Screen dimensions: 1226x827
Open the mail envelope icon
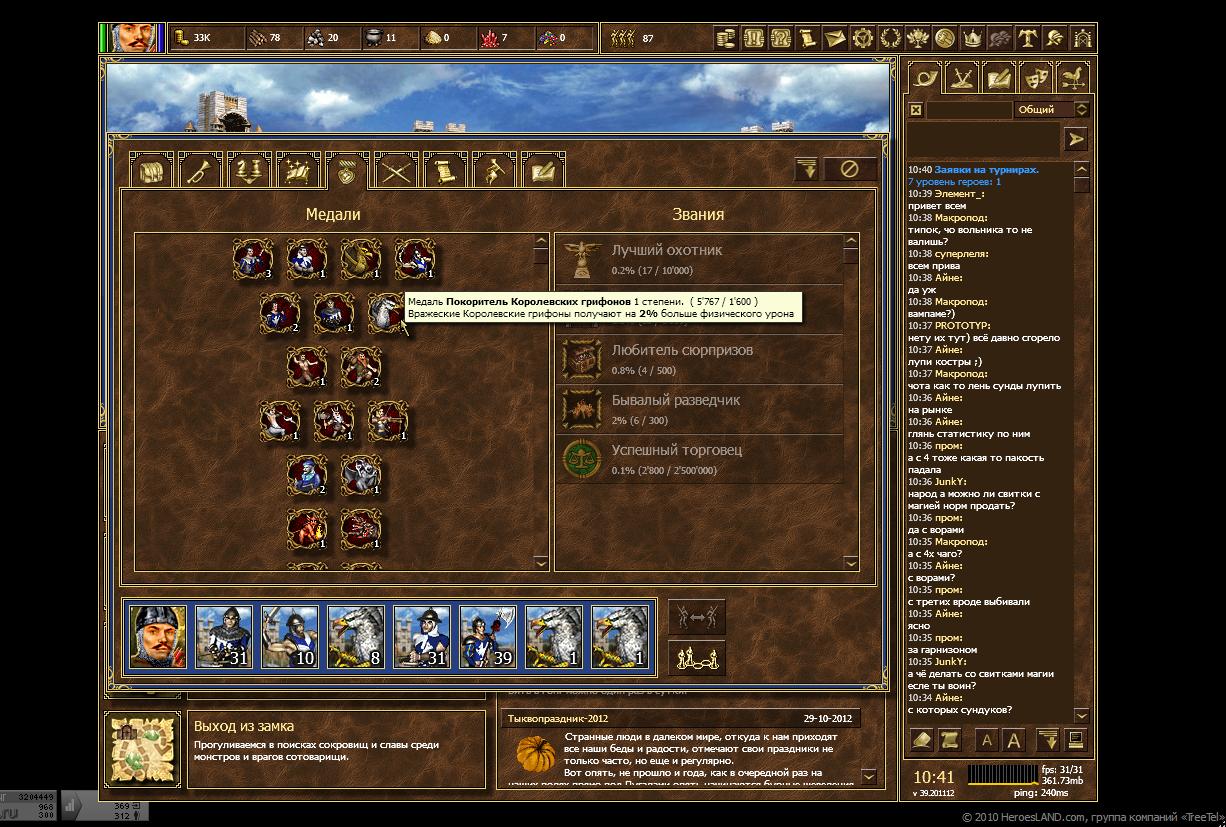pyautogui.click(x=835, y=39)
